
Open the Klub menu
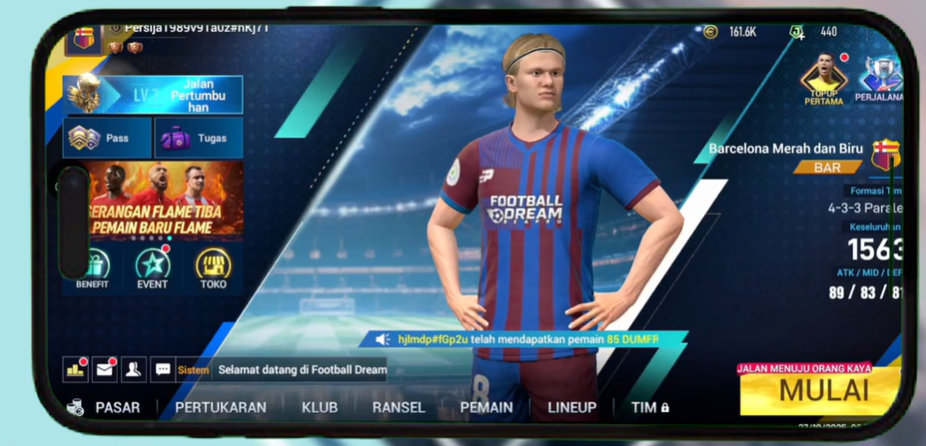(x=319, y=408)
